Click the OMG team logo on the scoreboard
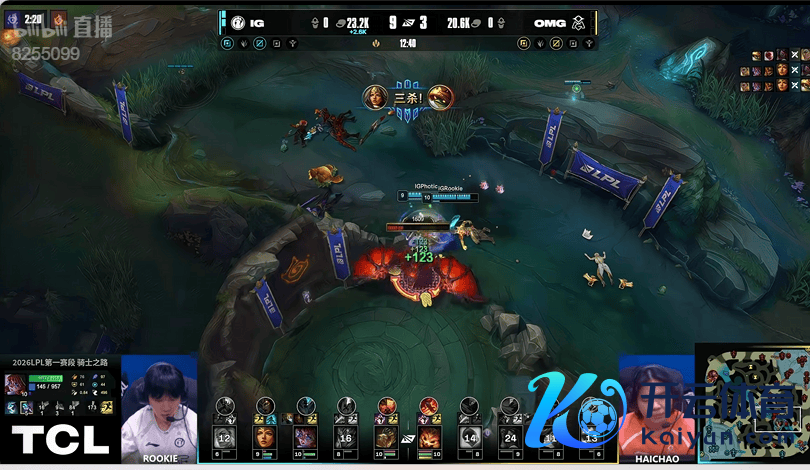The width and height of the screenshot is (810, 470). [579, 22]
